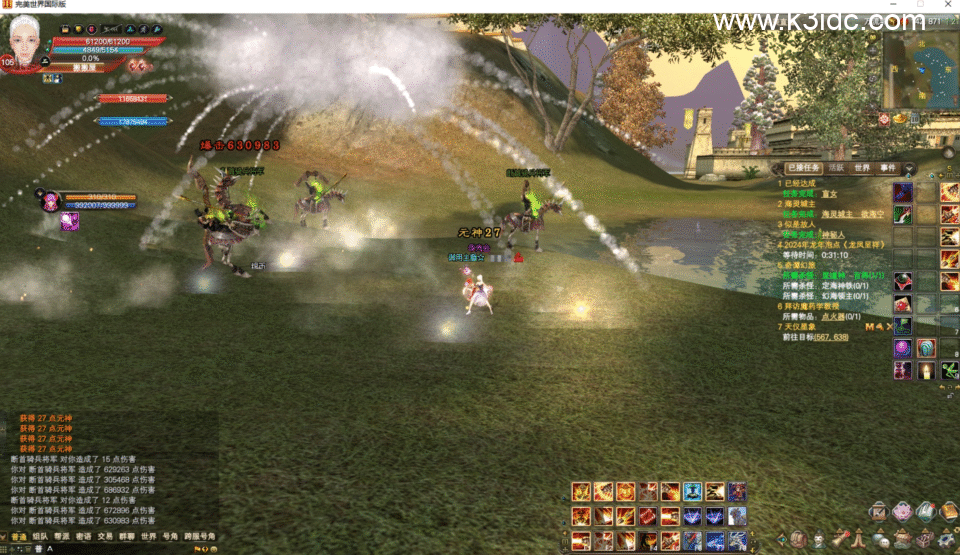Open the golden book icon
This screenshot has height=555, width=960.
point(948,512)
